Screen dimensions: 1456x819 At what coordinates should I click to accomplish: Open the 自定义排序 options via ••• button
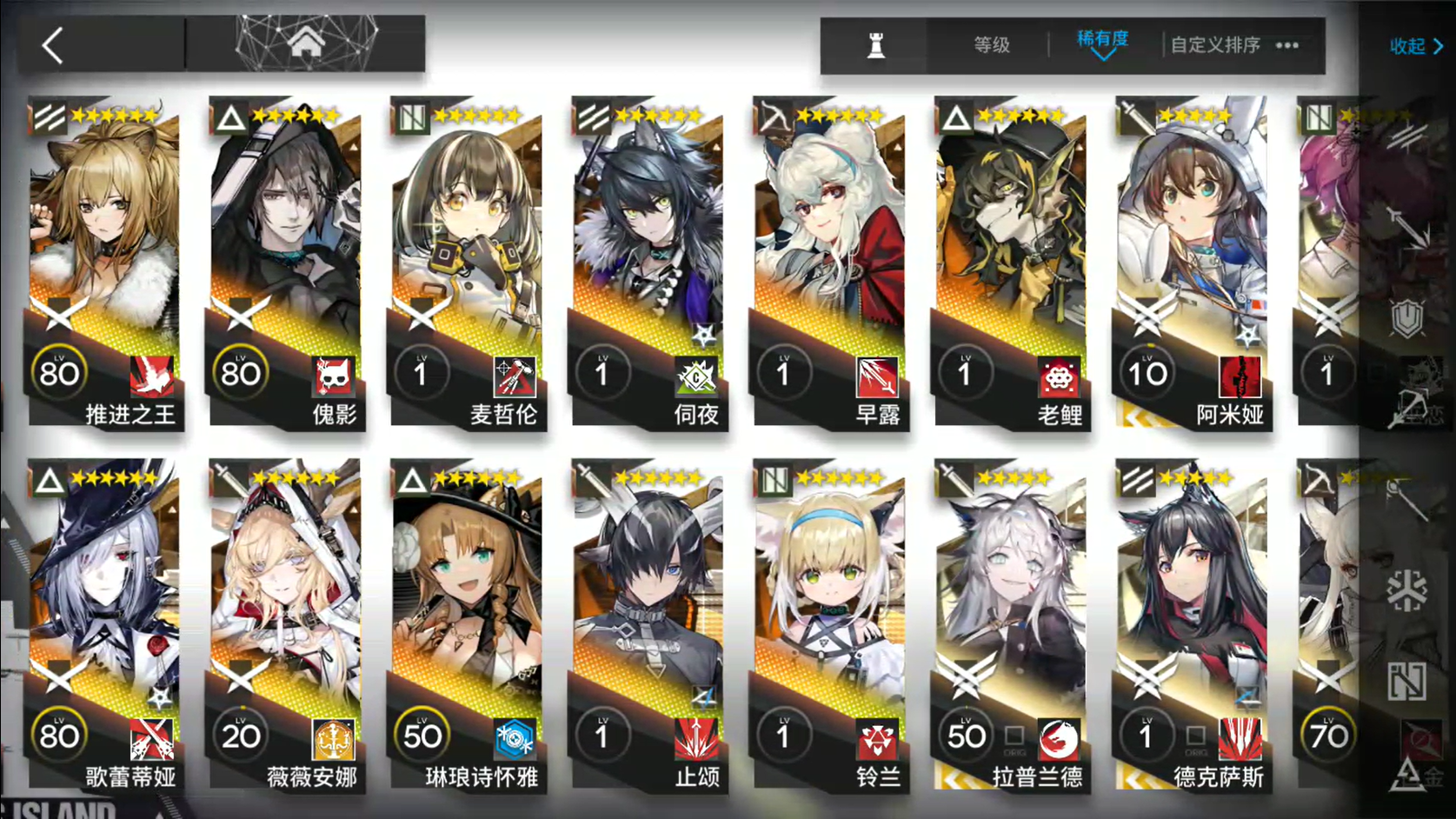[x=1286, y=45]
